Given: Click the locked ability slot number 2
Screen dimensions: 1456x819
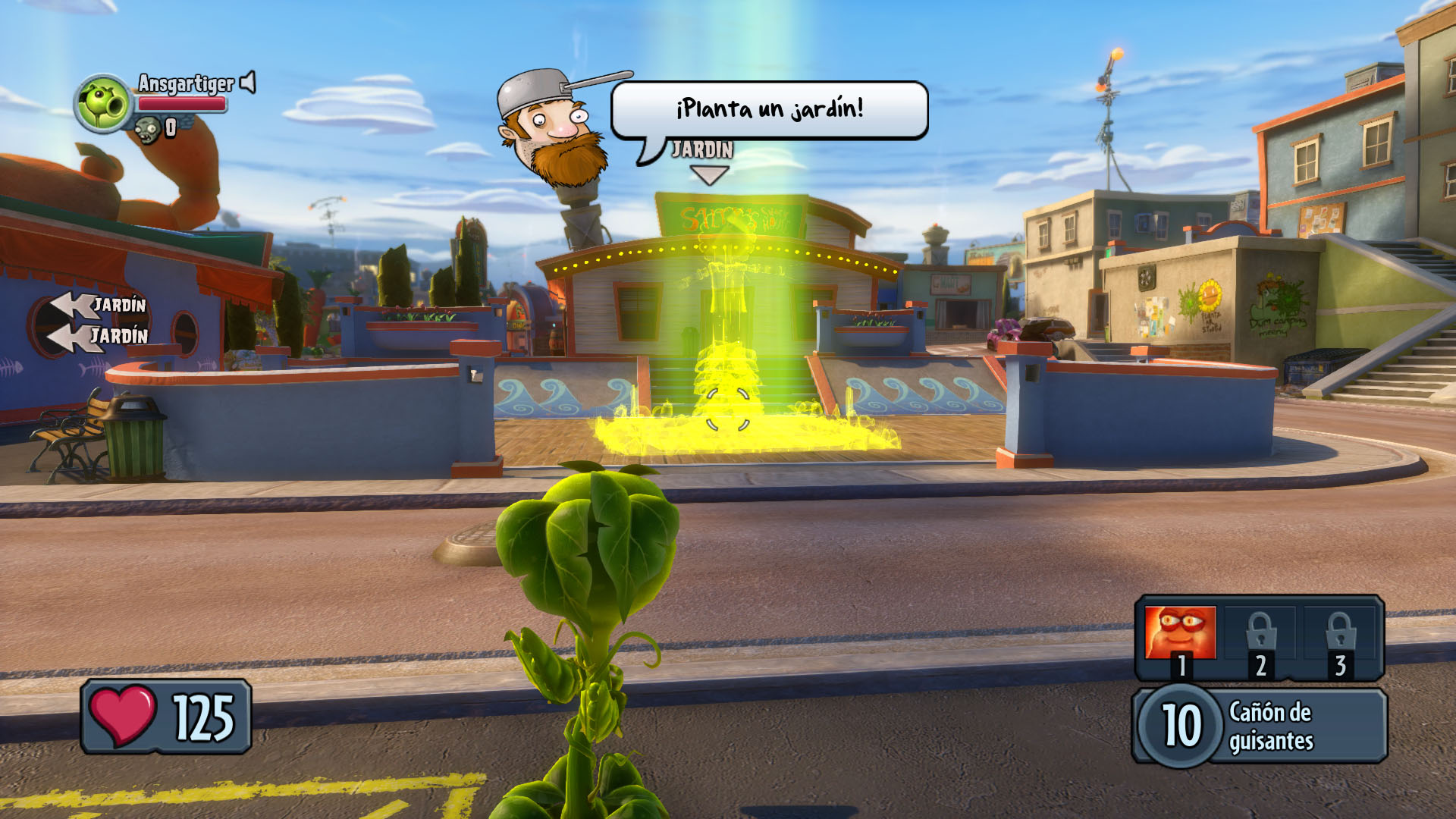Looking at the screenshot, I should tap(1260, 635).
